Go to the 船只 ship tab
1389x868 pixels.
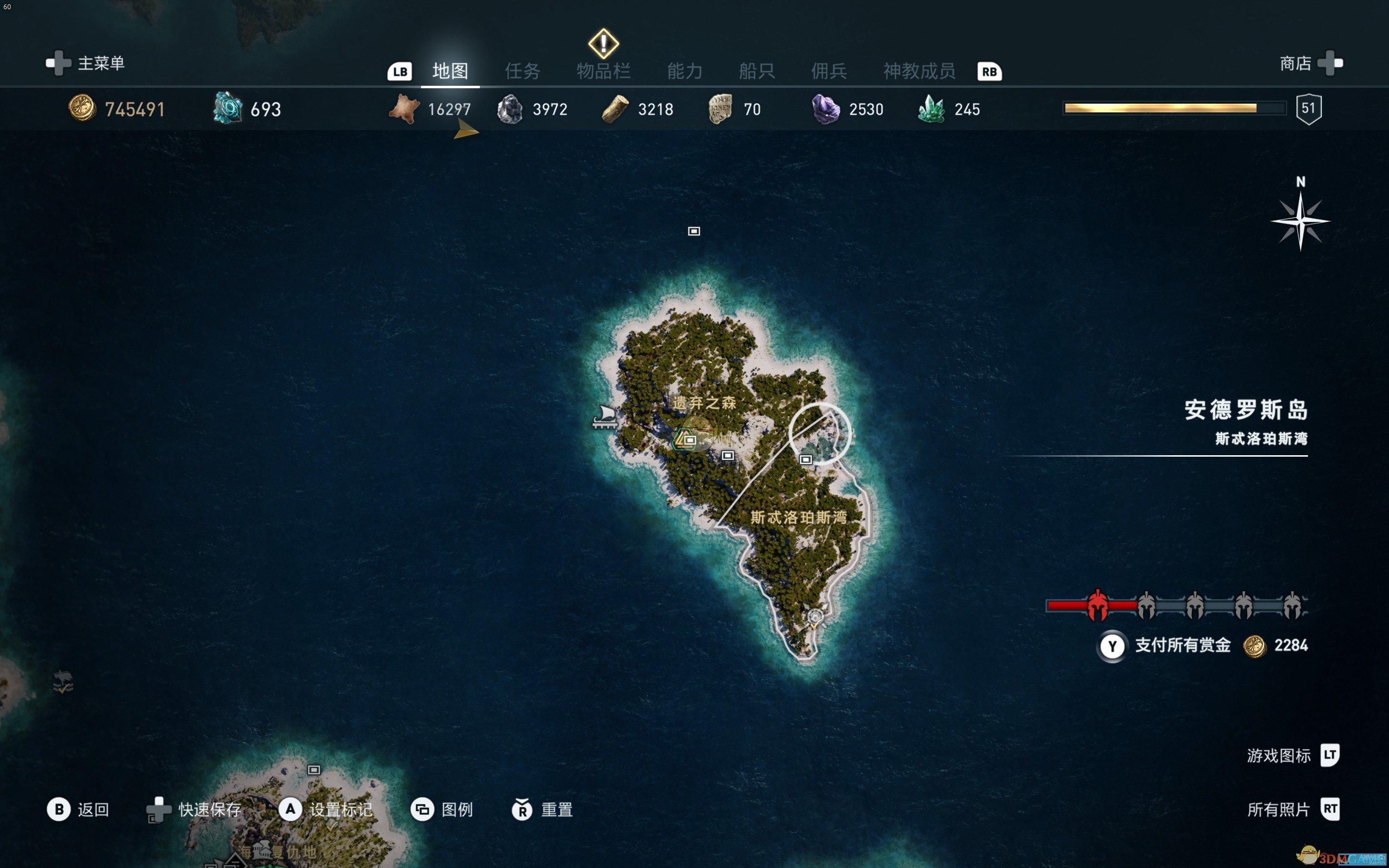757,71
